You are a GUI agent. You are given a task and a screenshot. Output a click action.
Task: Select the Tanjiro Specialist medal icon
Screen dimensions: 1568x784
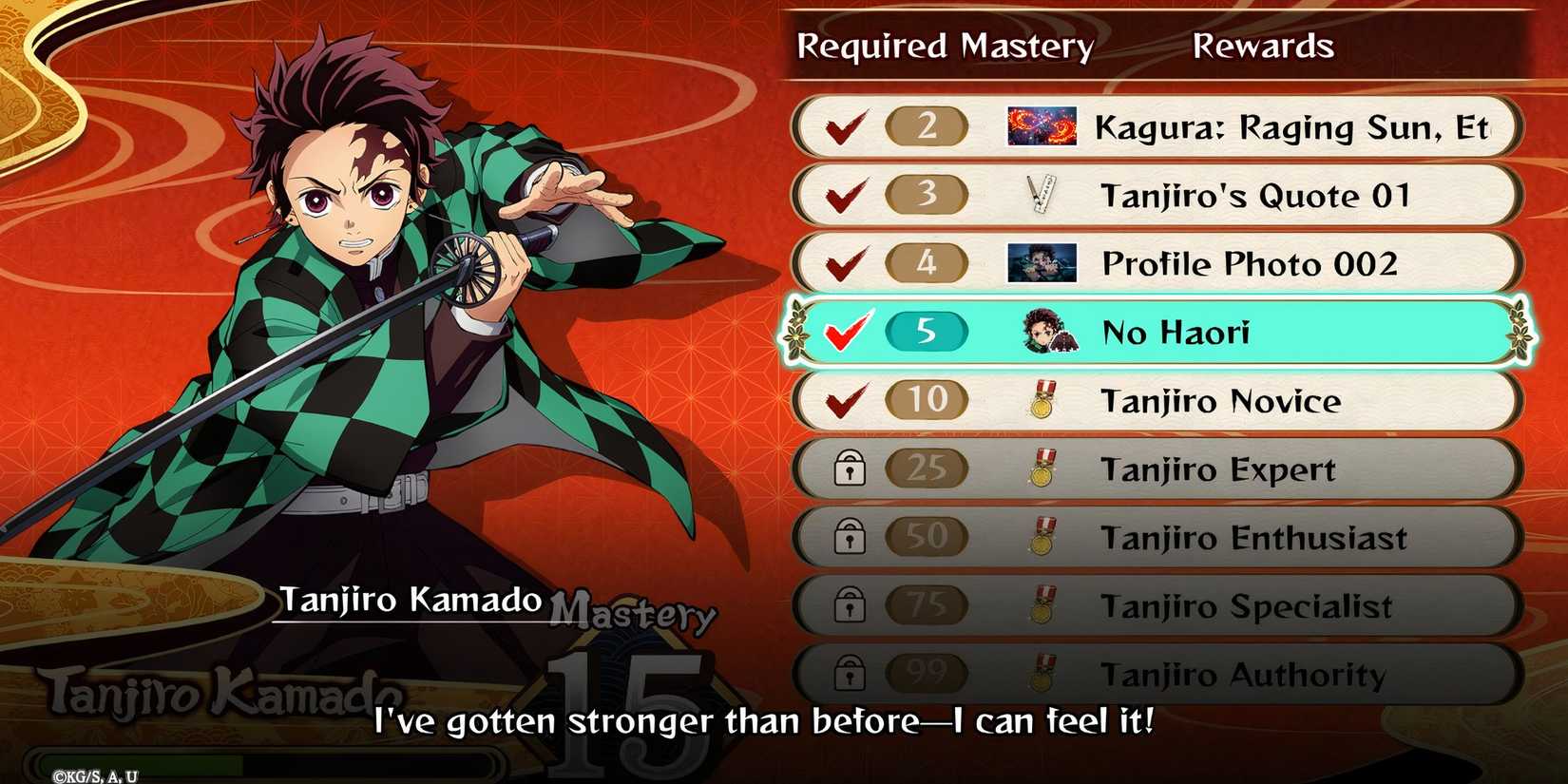pos(1042,605)
